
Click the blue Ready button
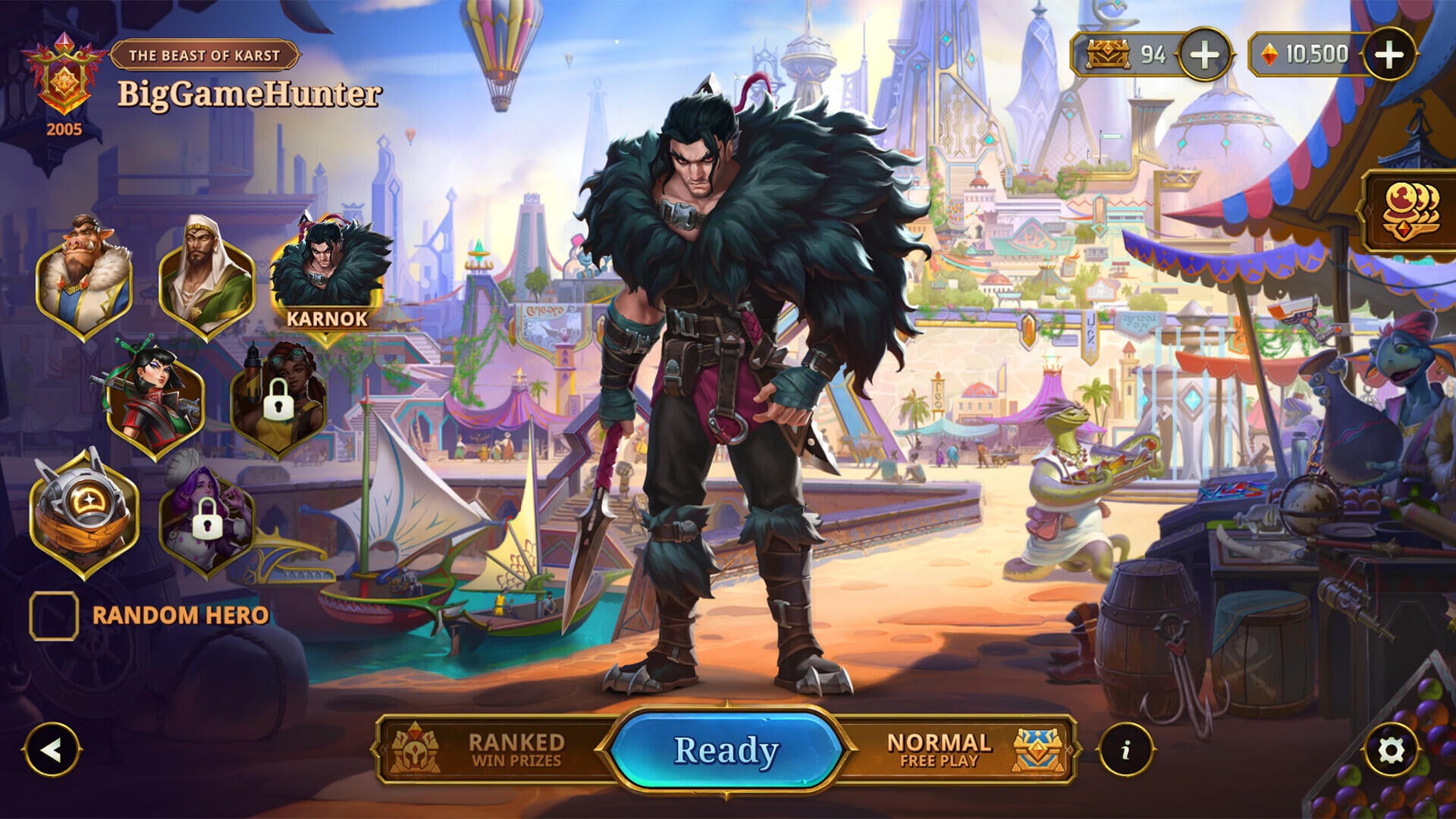click(x=726, y=750)
